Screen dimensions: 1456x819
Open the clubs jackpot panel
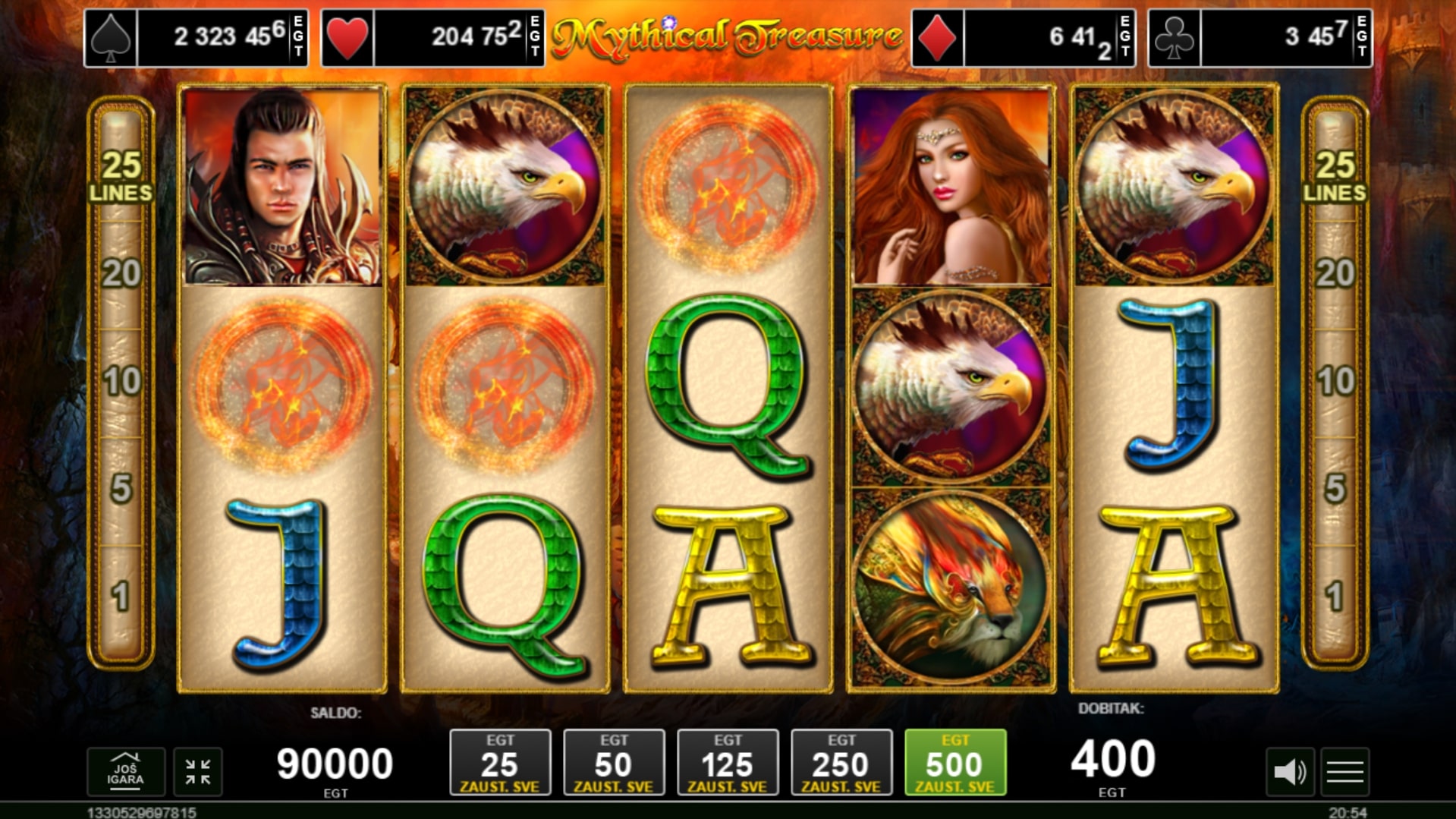(x=1259, y=37)
